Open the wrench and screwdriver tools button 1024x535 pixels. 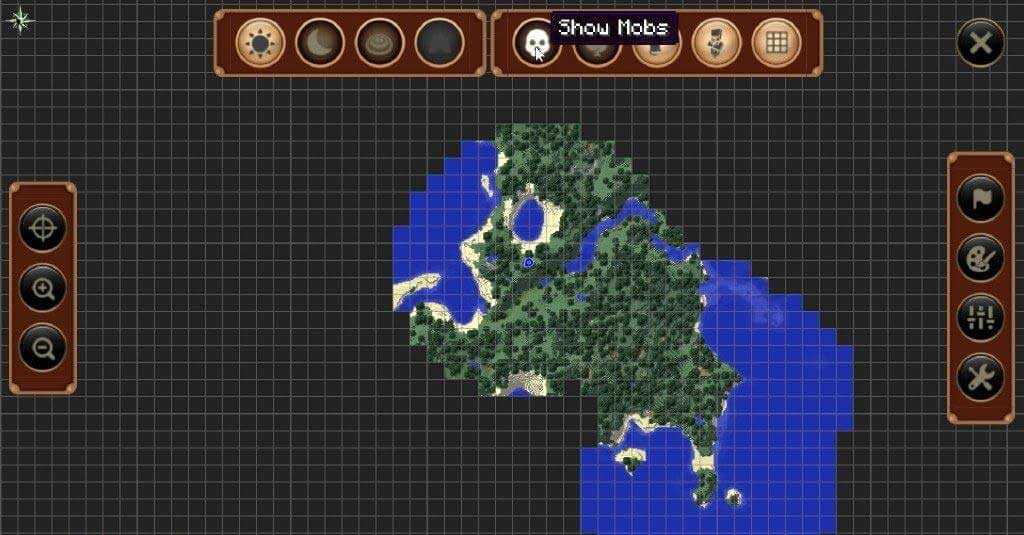[x=980, y=377]
